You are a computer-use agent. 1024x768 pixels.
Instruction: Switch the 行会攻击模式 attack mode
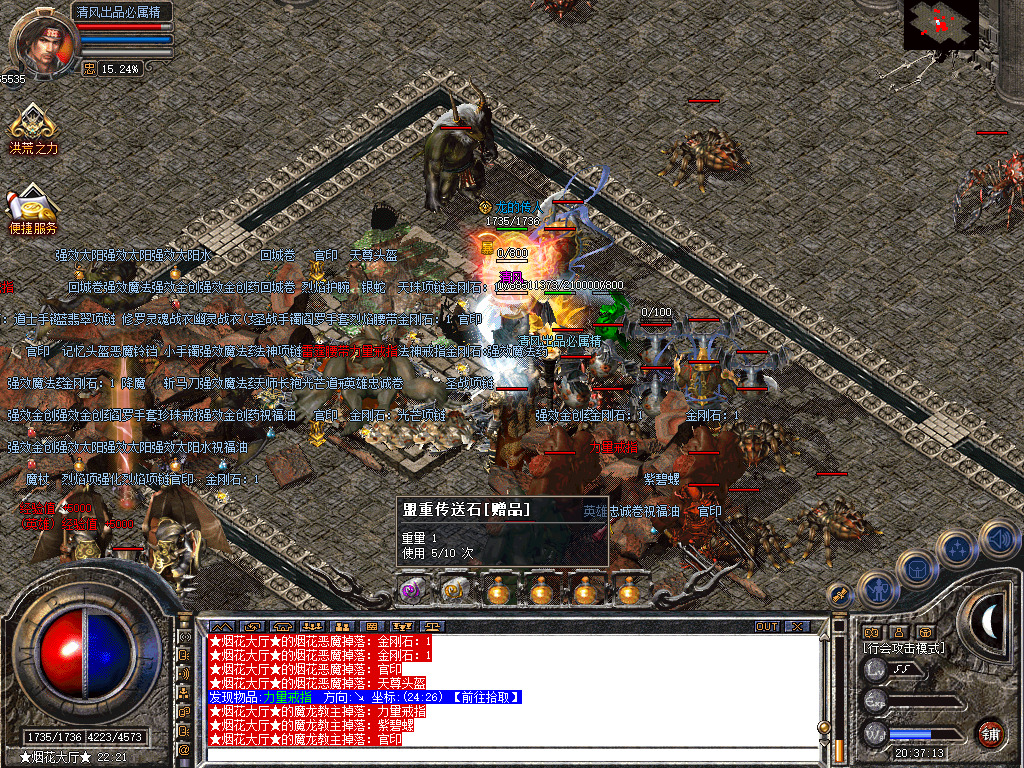905,648
